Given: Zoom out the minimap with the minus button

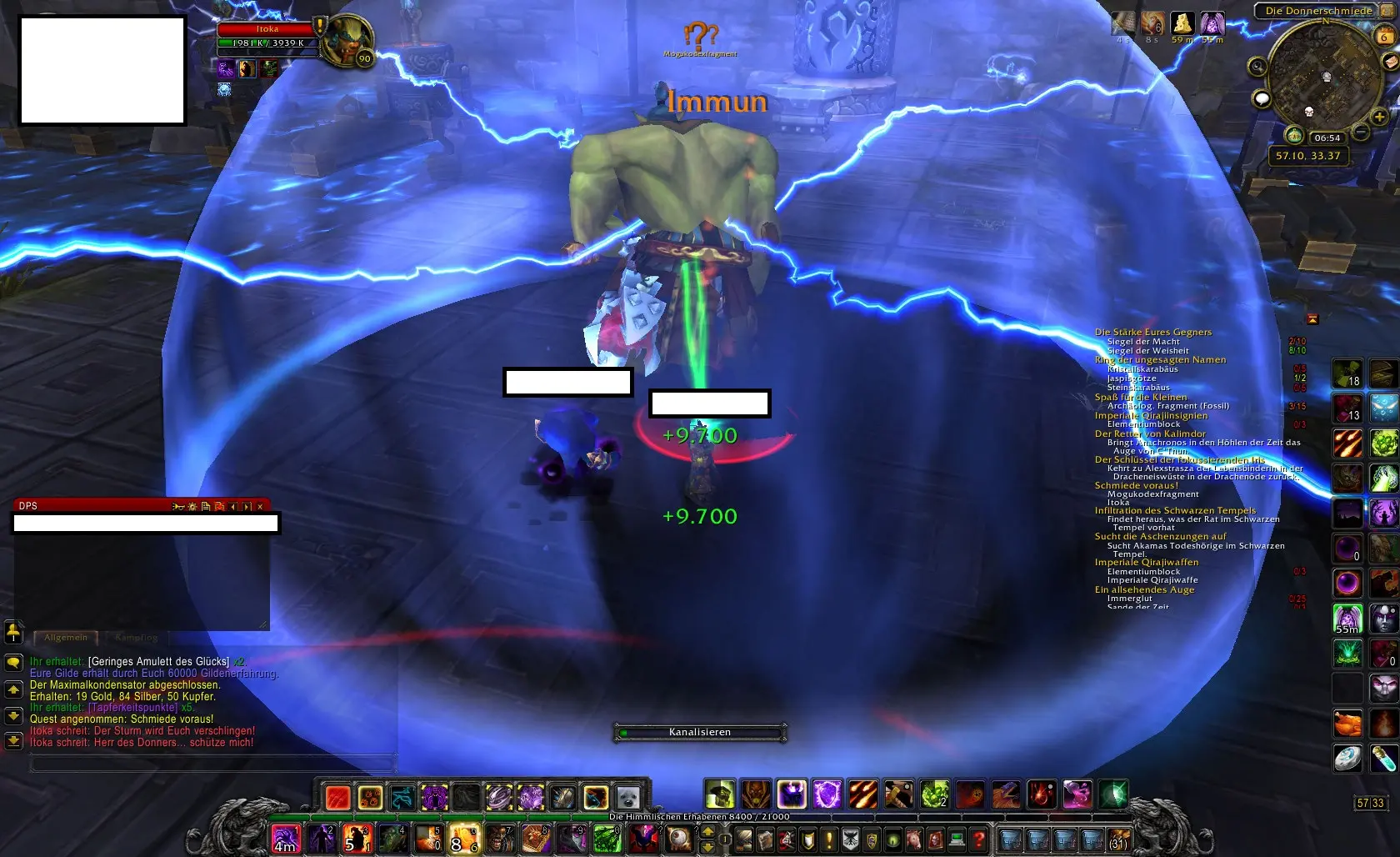Looking at the screenshot, I should [x=1360, y=132].
